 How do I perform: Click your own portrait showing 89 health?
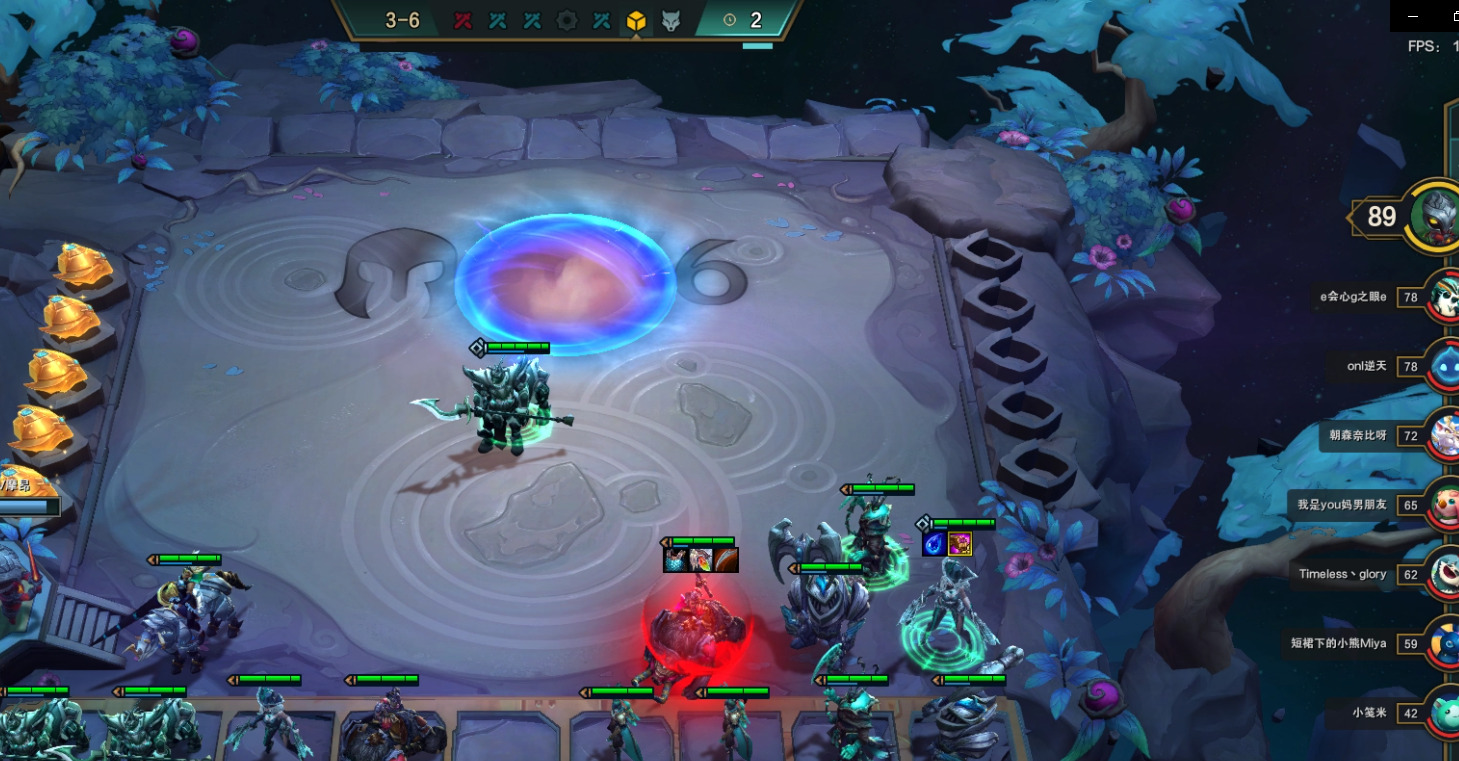coord(1435,215)
